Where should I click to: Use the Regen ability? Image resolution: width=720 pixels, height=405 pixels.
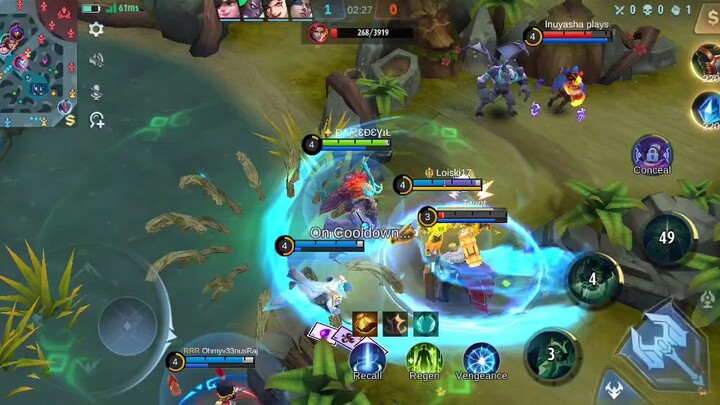click(424, 356)
